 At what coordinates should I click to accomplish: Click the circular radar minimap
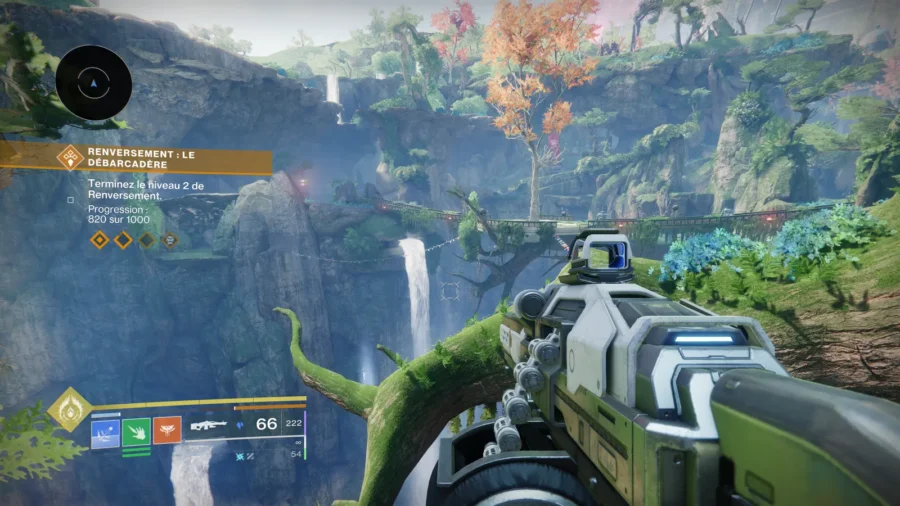point(94,83)
